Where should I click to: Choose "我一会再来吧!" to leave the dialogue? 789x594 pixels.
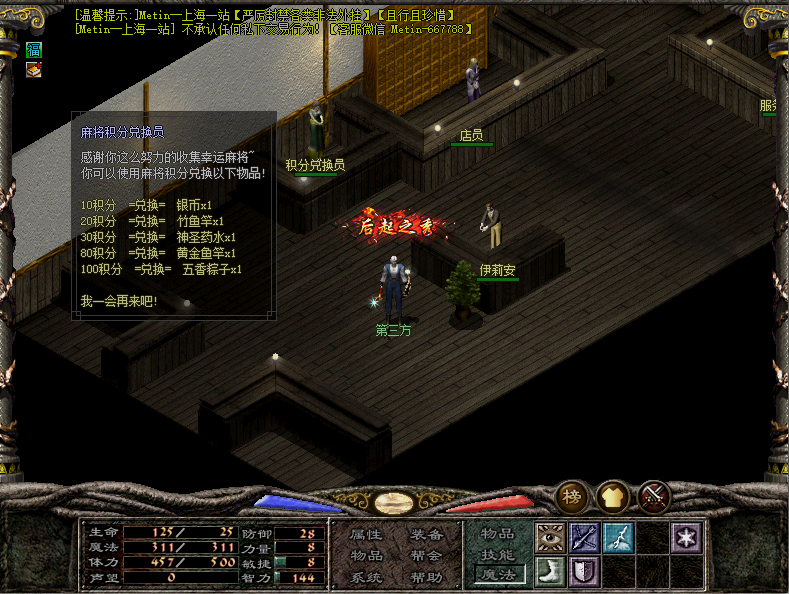[x=119, y=301]
